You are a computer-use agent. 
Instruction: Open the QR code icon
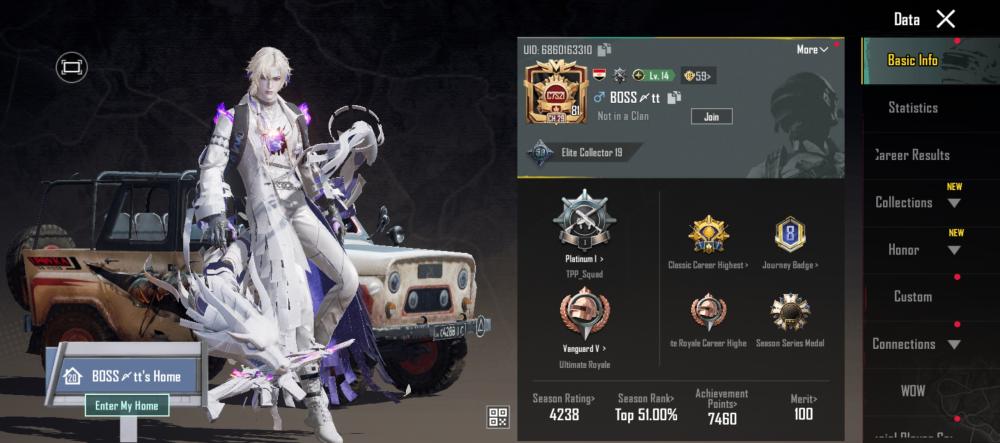pyautogui.click(x=498, y=417)
